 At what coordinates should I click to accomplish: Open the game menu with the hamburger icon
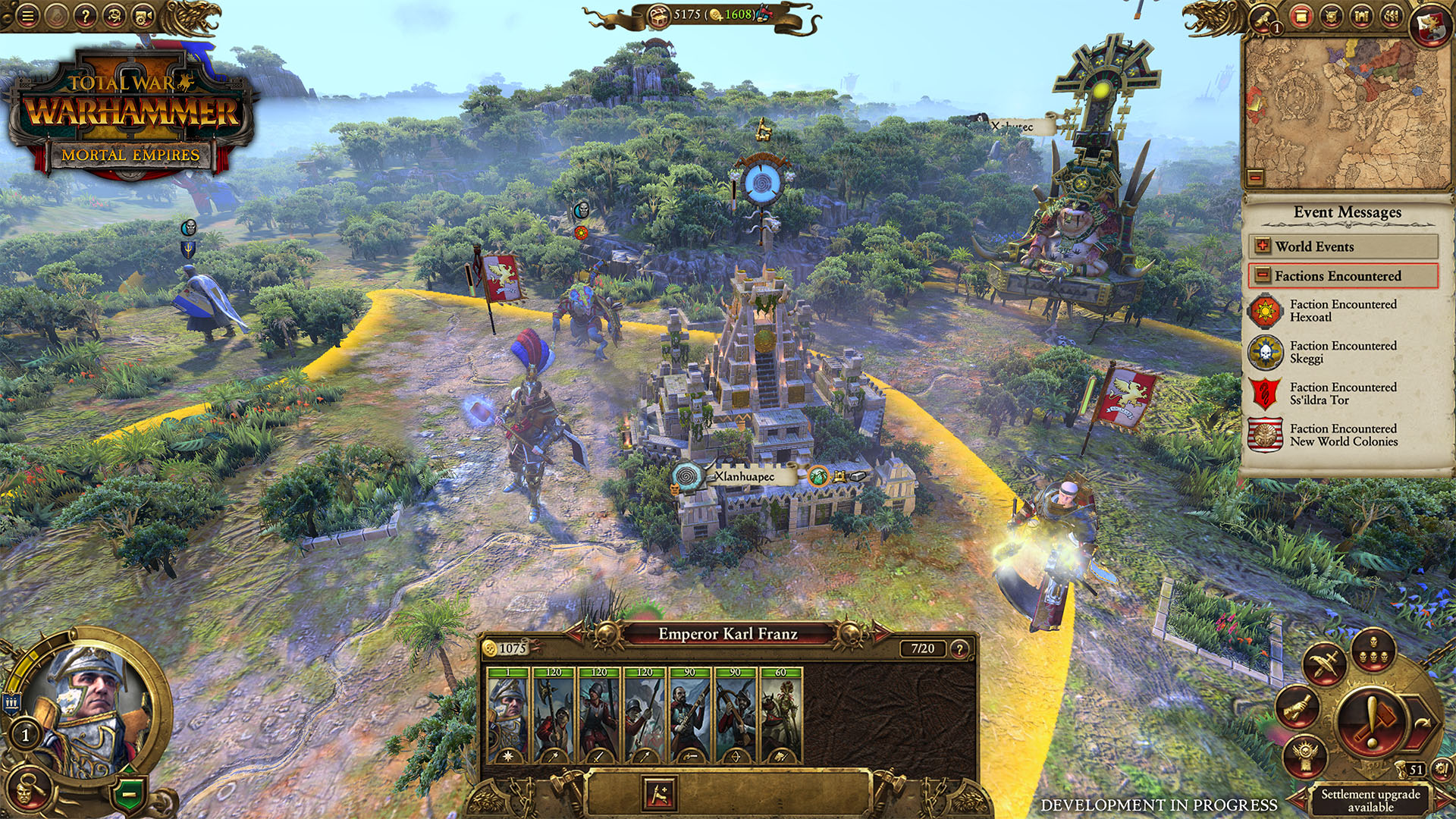[x=27, y=15]
